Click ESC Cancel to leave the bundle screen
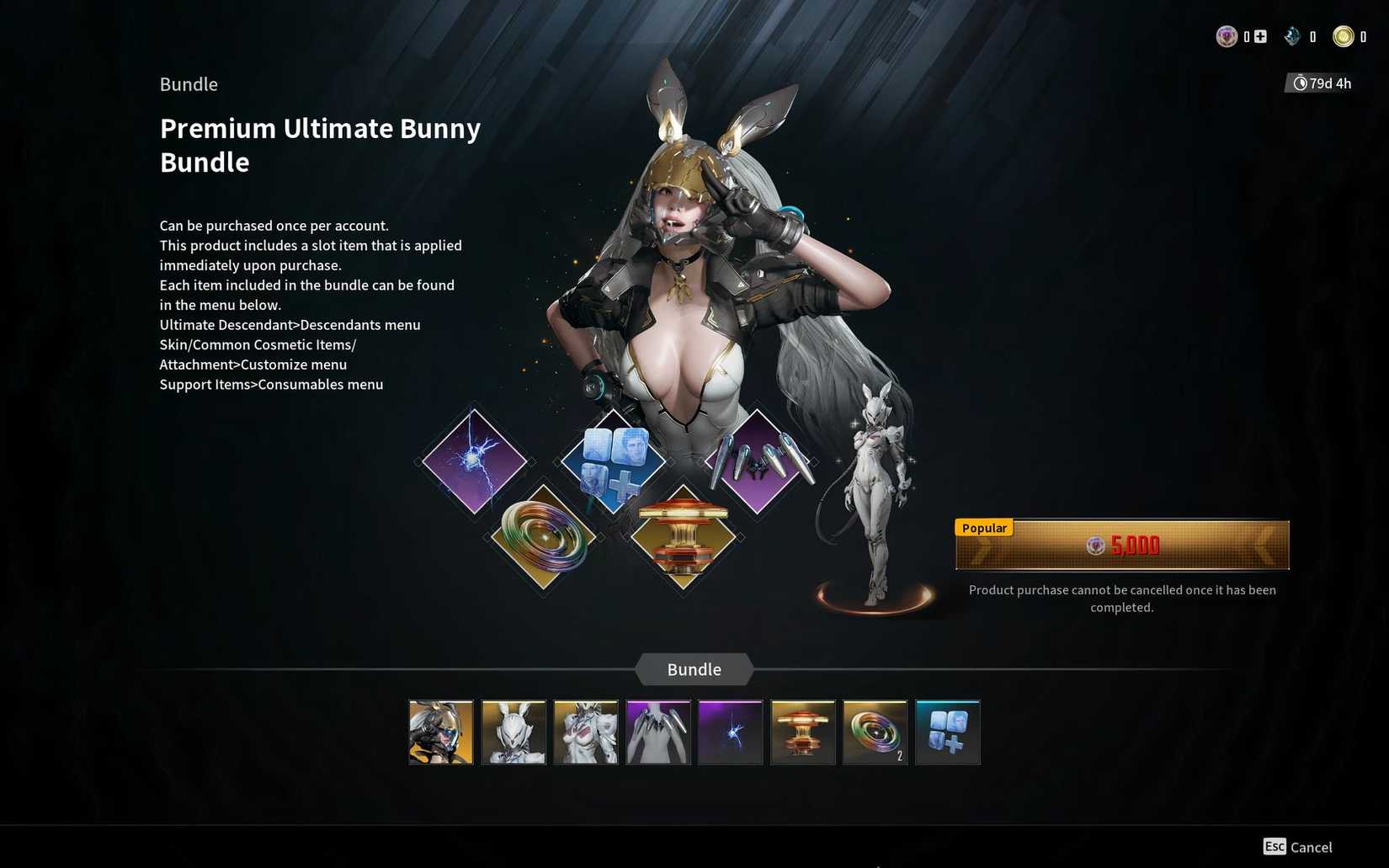The image size is (1389, 868). click(1296, 847)
